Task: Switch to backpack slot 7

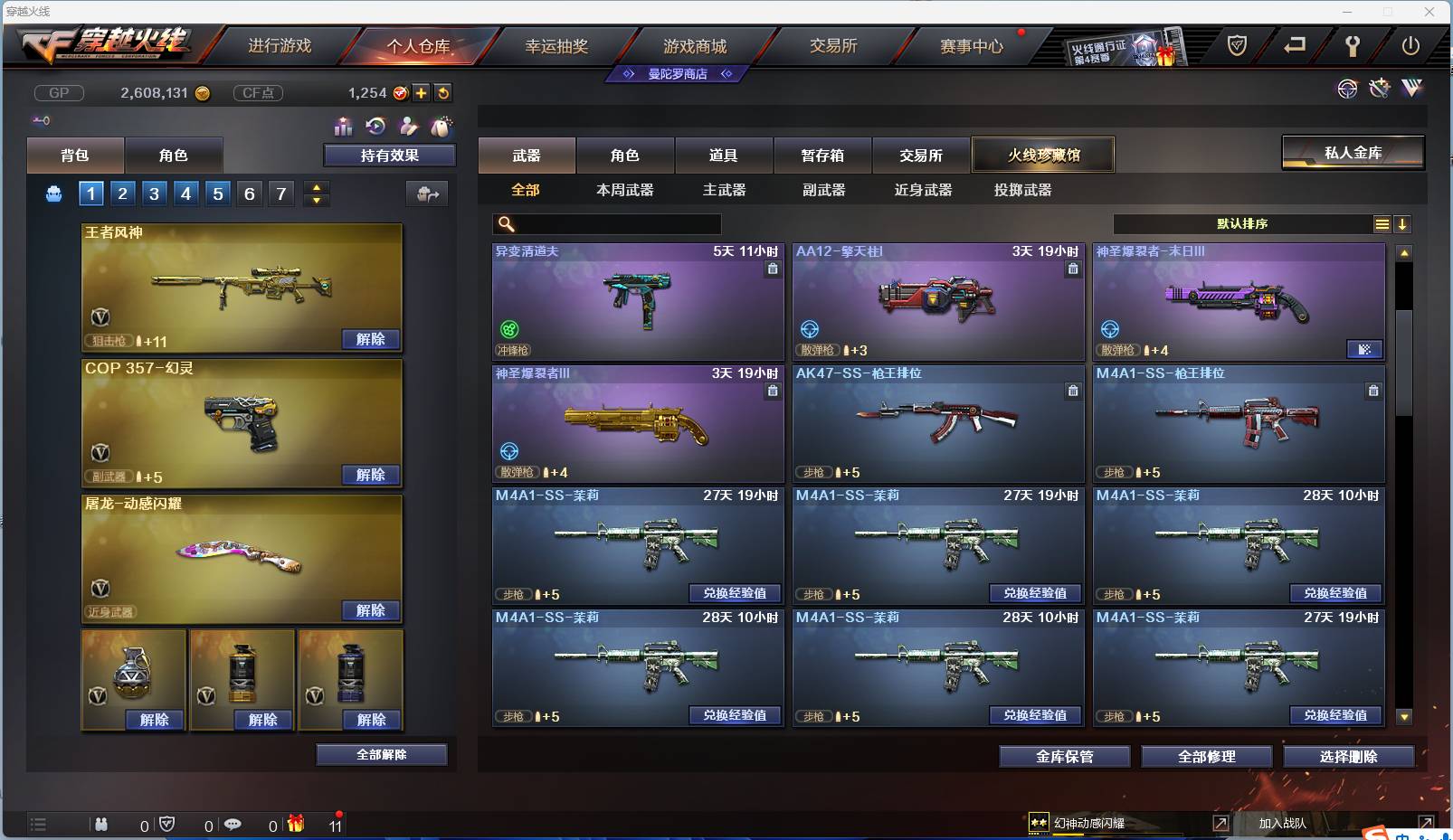Action: 280,193
